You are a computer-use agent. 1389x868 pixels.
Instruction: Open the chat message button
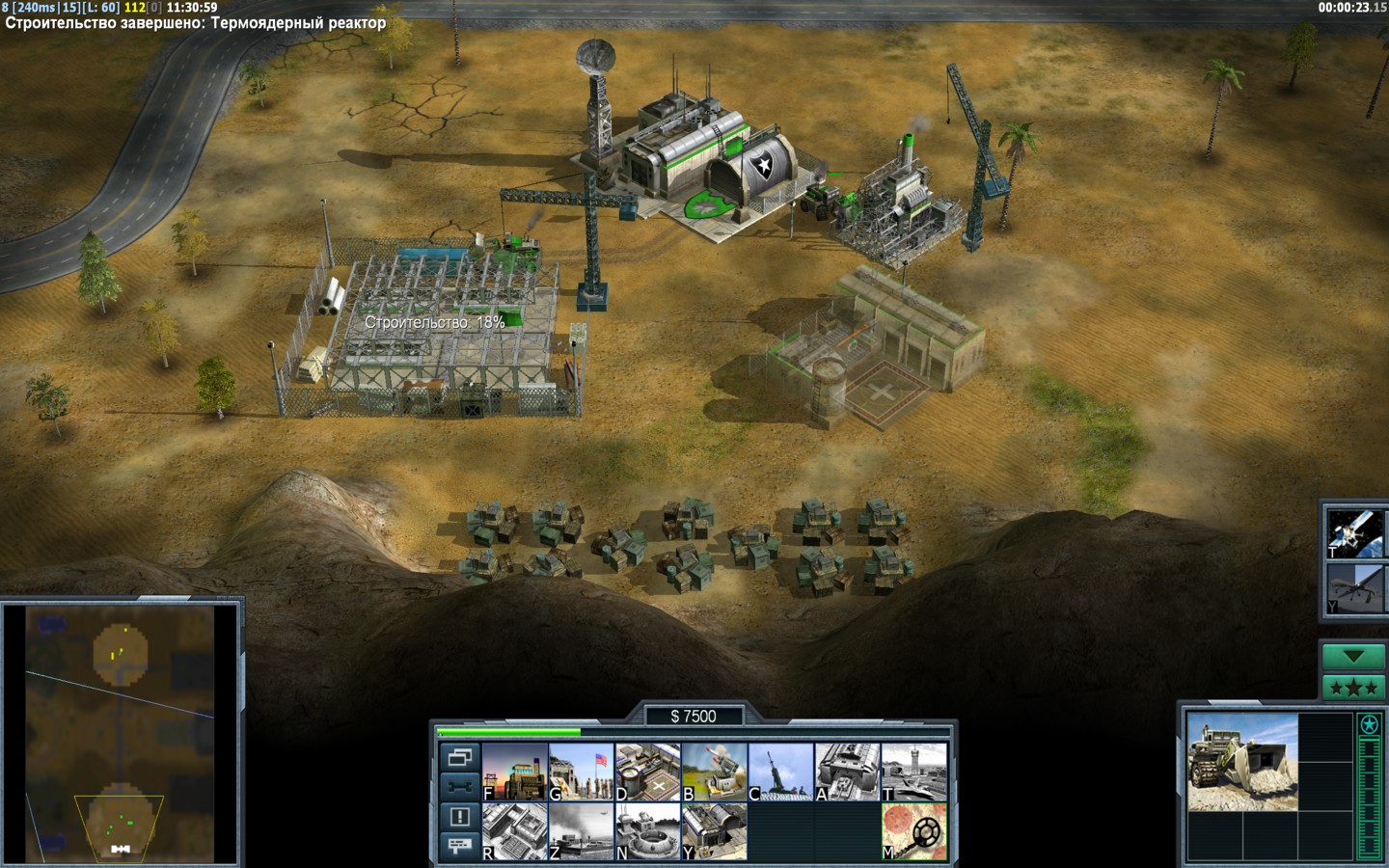(460, 846)
